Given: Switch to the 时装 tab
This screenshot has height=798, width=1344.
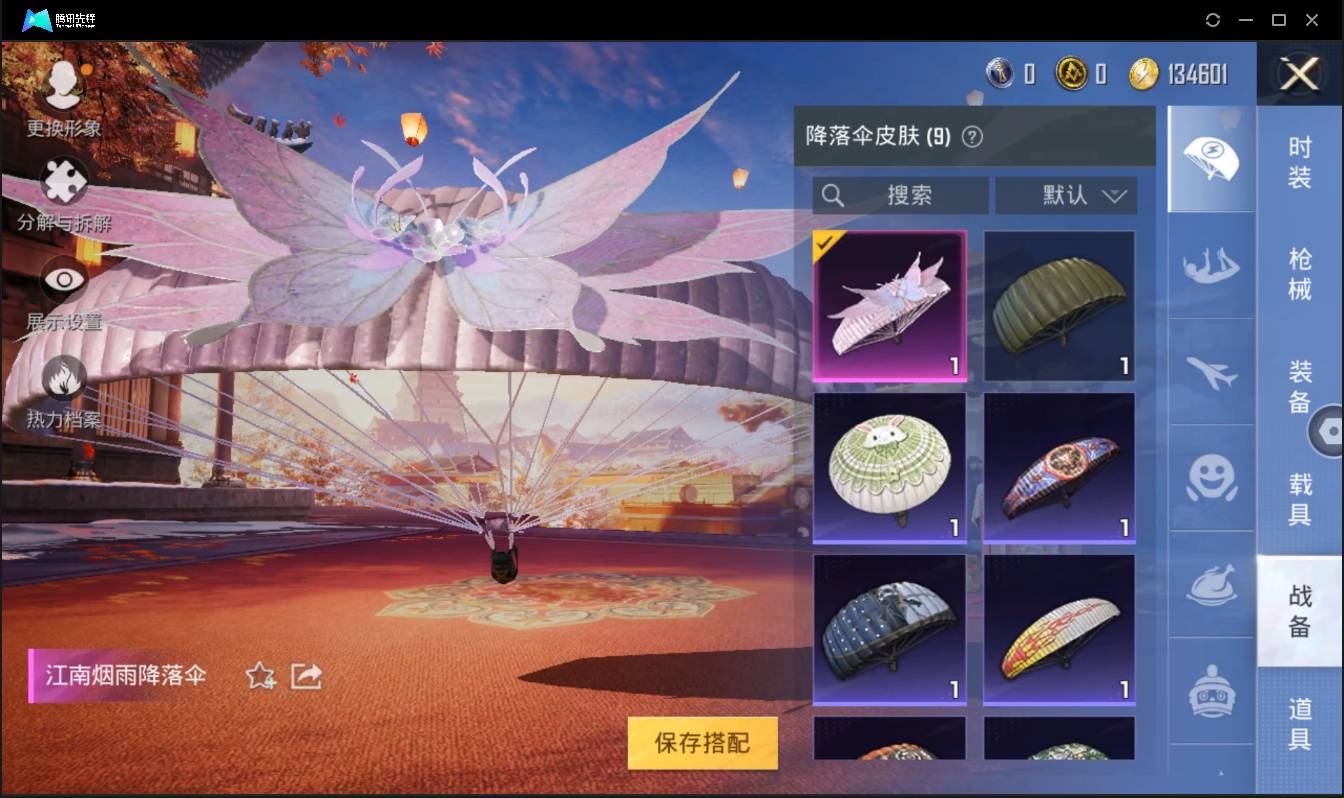Looking at the screenshot, I should point(1301,162).
